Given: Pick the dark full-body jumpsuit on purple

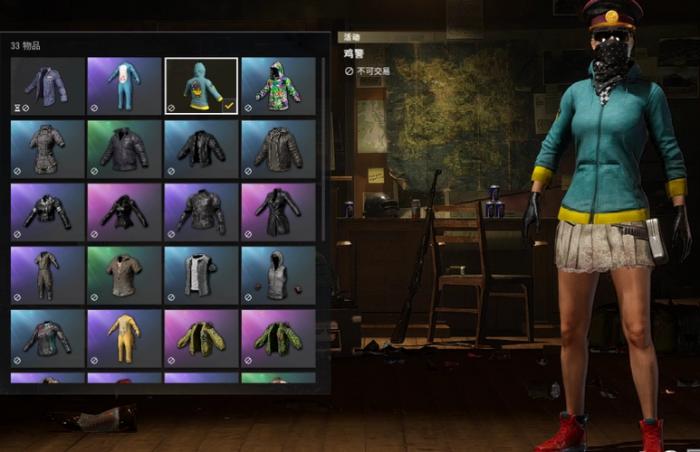Looking at the screenshot, I should tap(47, 275).
